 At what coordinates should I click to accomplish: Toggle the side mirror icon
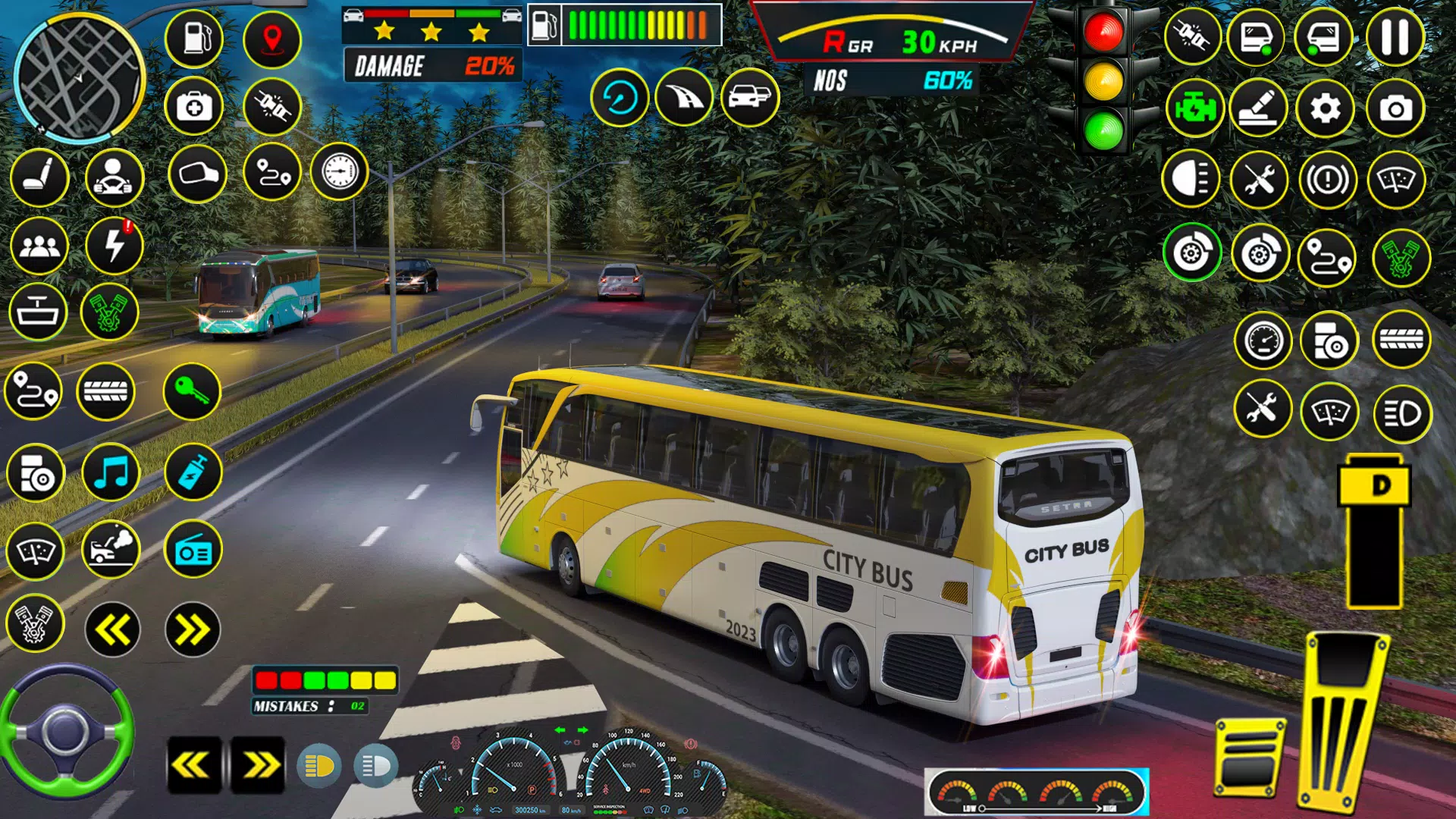coord(198,174)
